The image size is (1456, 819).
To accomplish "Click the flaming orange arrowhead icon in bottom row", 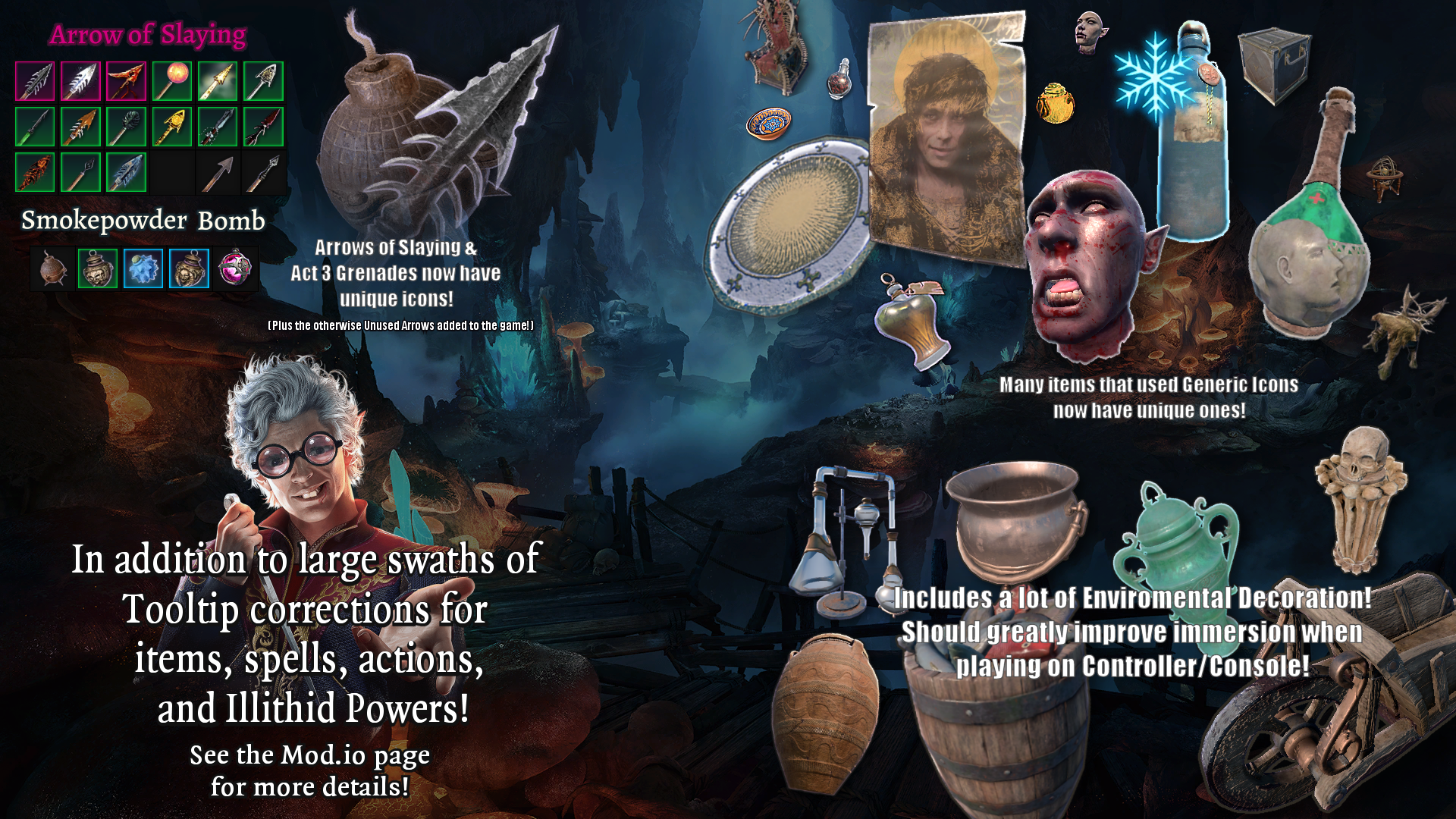I will (x=36, y=172).
